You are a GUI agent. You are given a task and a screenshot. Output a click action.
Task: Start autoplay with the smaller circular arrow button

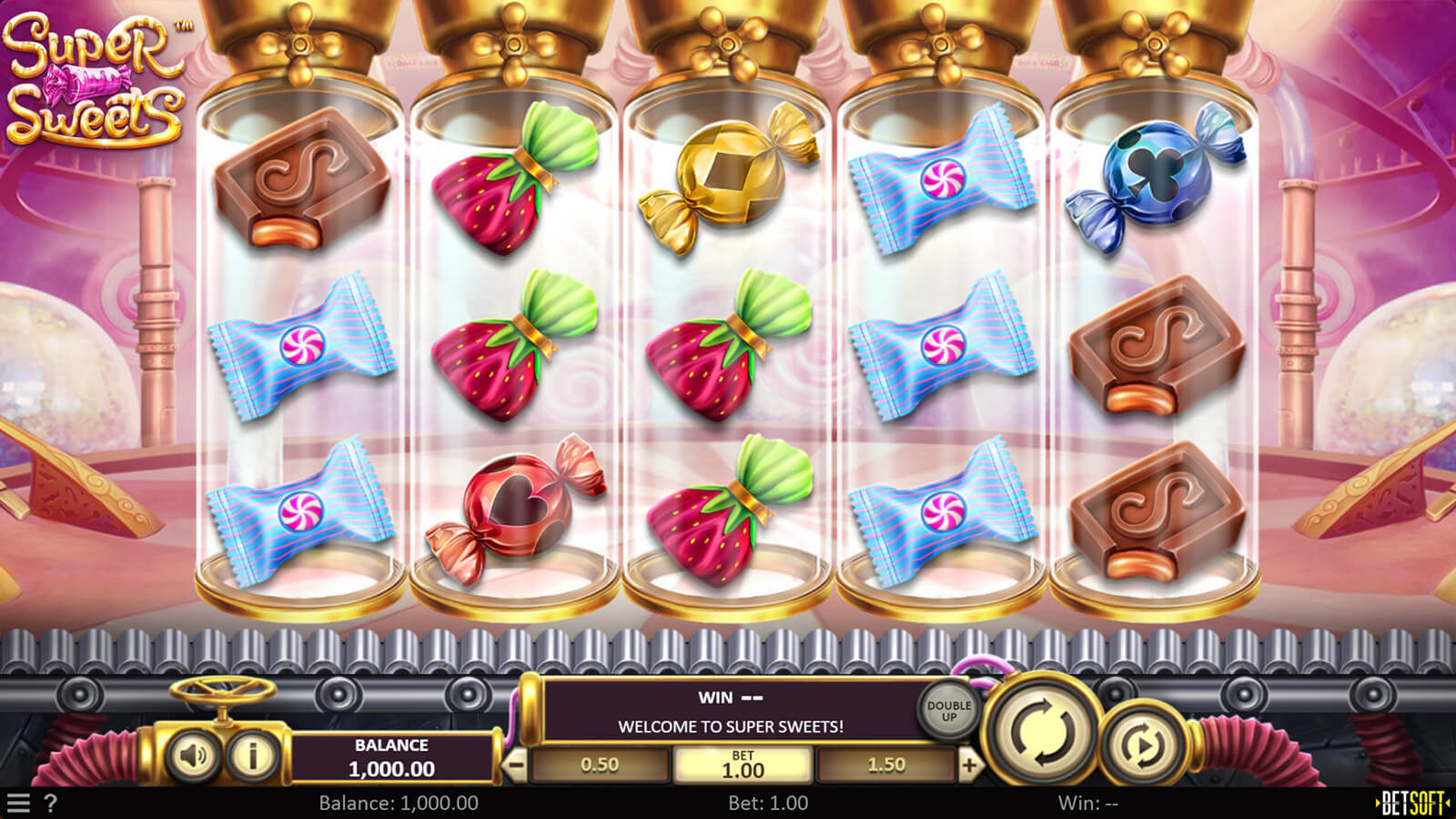1143,745
